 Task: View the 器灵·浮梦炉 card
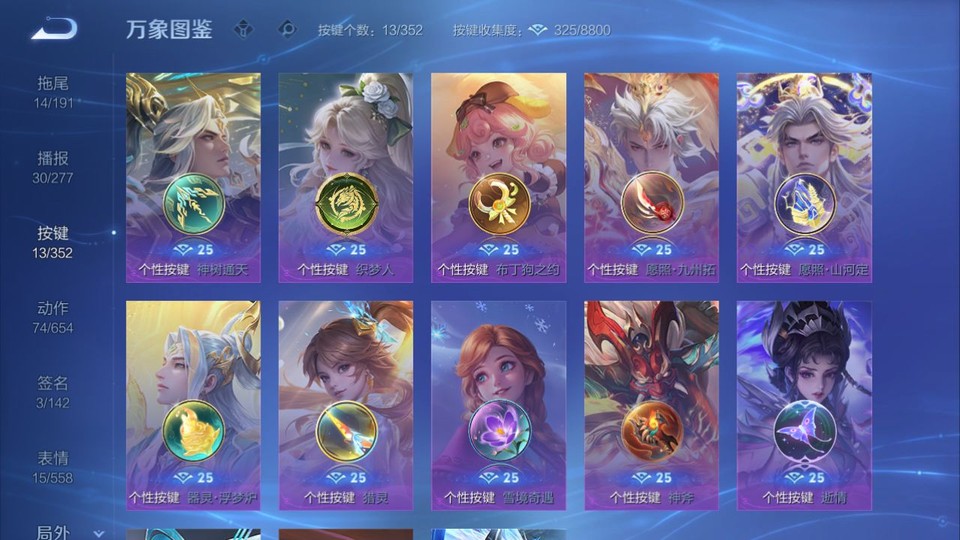point(193,405)
